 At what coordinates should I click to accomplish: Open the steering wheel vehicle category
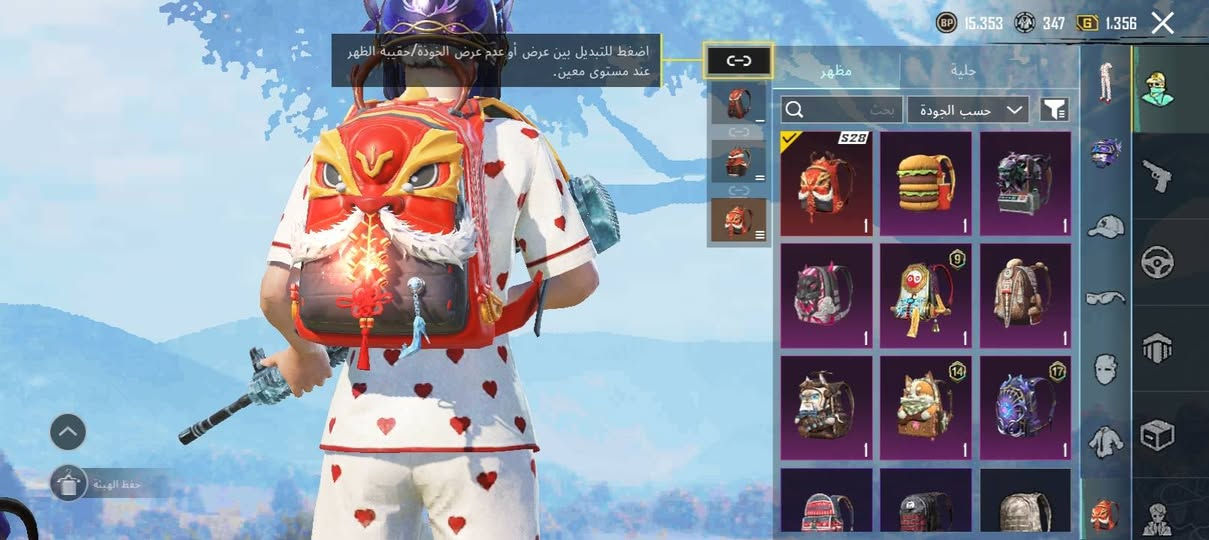pos(1157,262)
